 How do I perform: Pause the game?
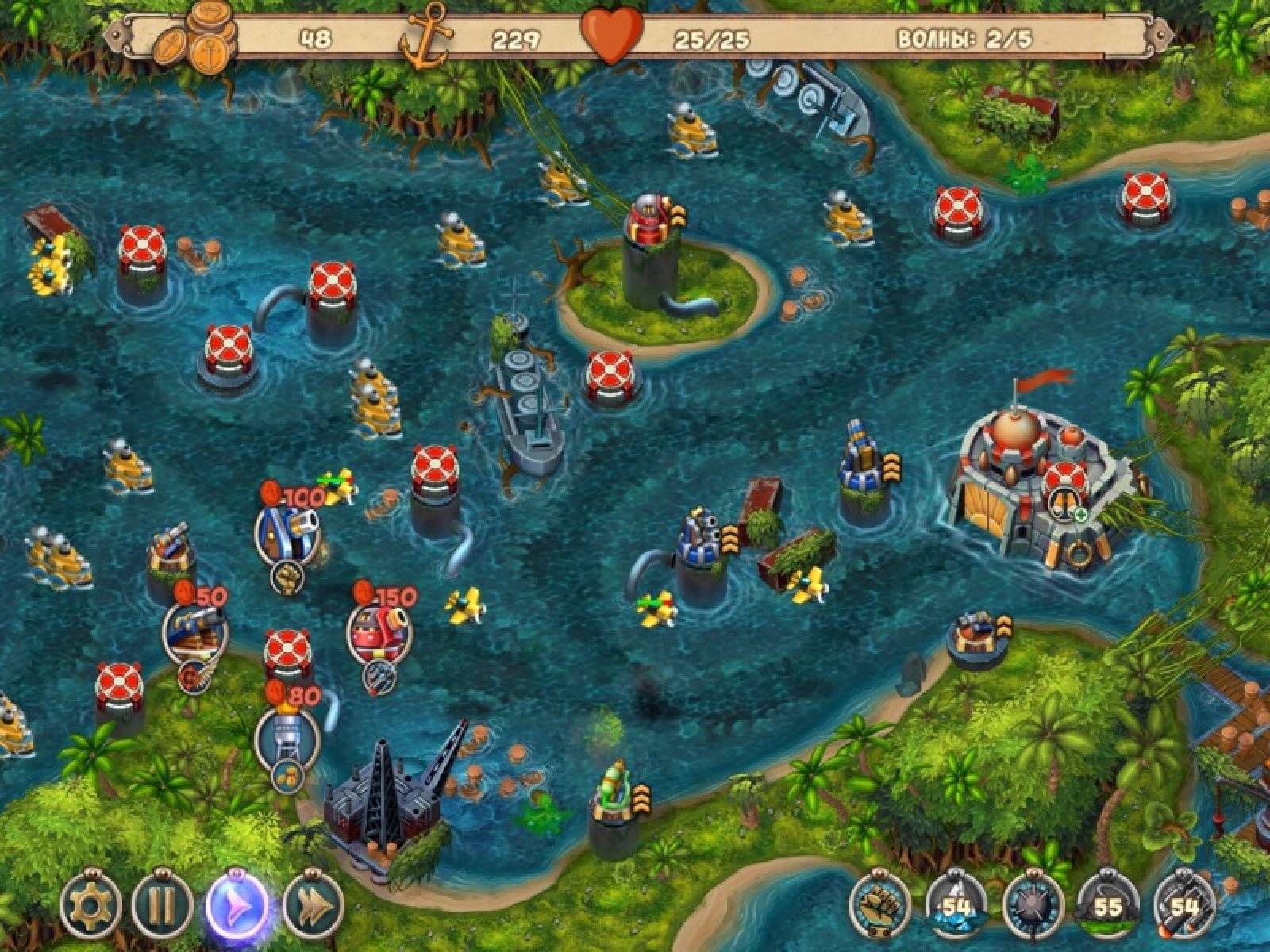click(x=163, y=904)
